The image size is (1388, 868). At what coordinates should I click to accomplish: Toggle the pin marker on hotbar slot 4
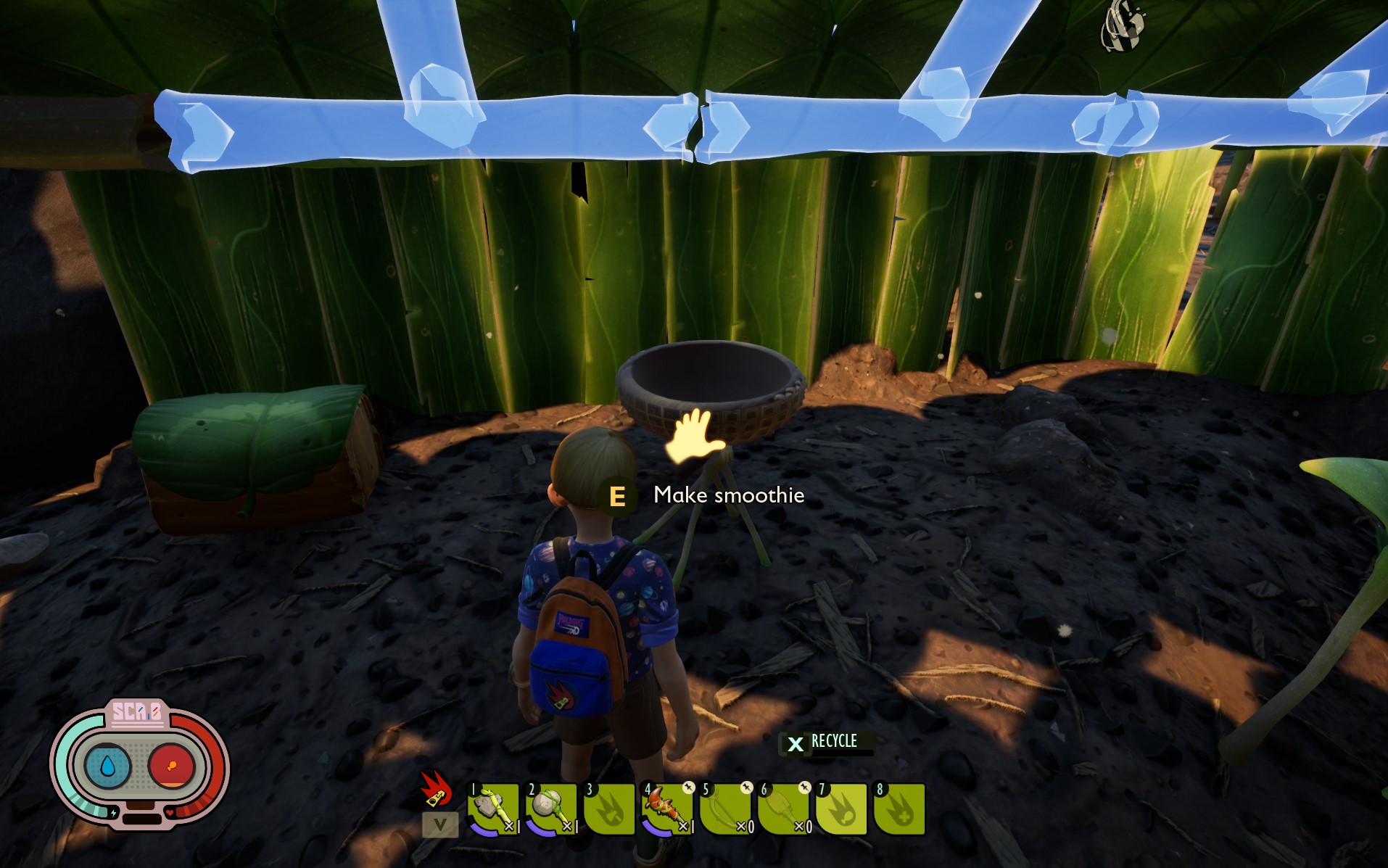(x=690, y=788)
